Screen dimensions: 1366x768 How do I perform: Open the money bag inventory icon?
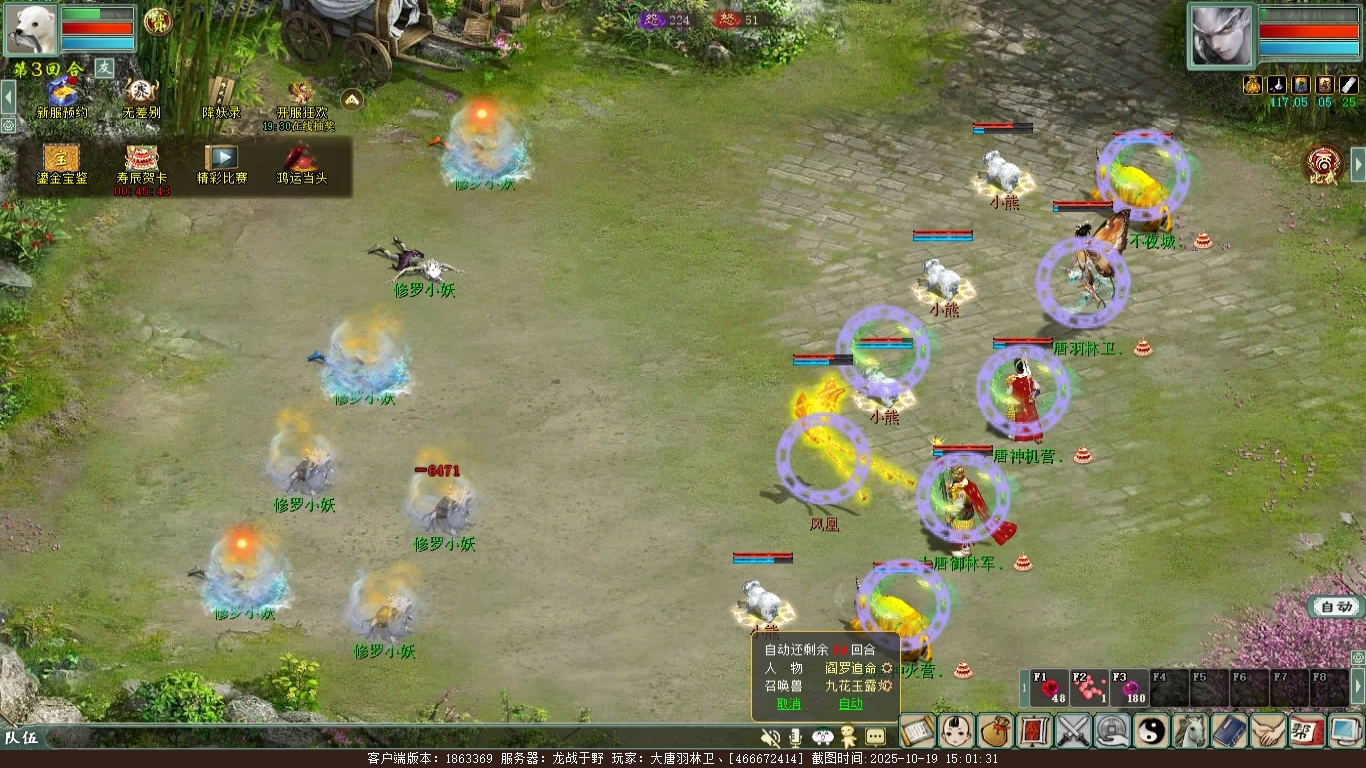(996, 731)
